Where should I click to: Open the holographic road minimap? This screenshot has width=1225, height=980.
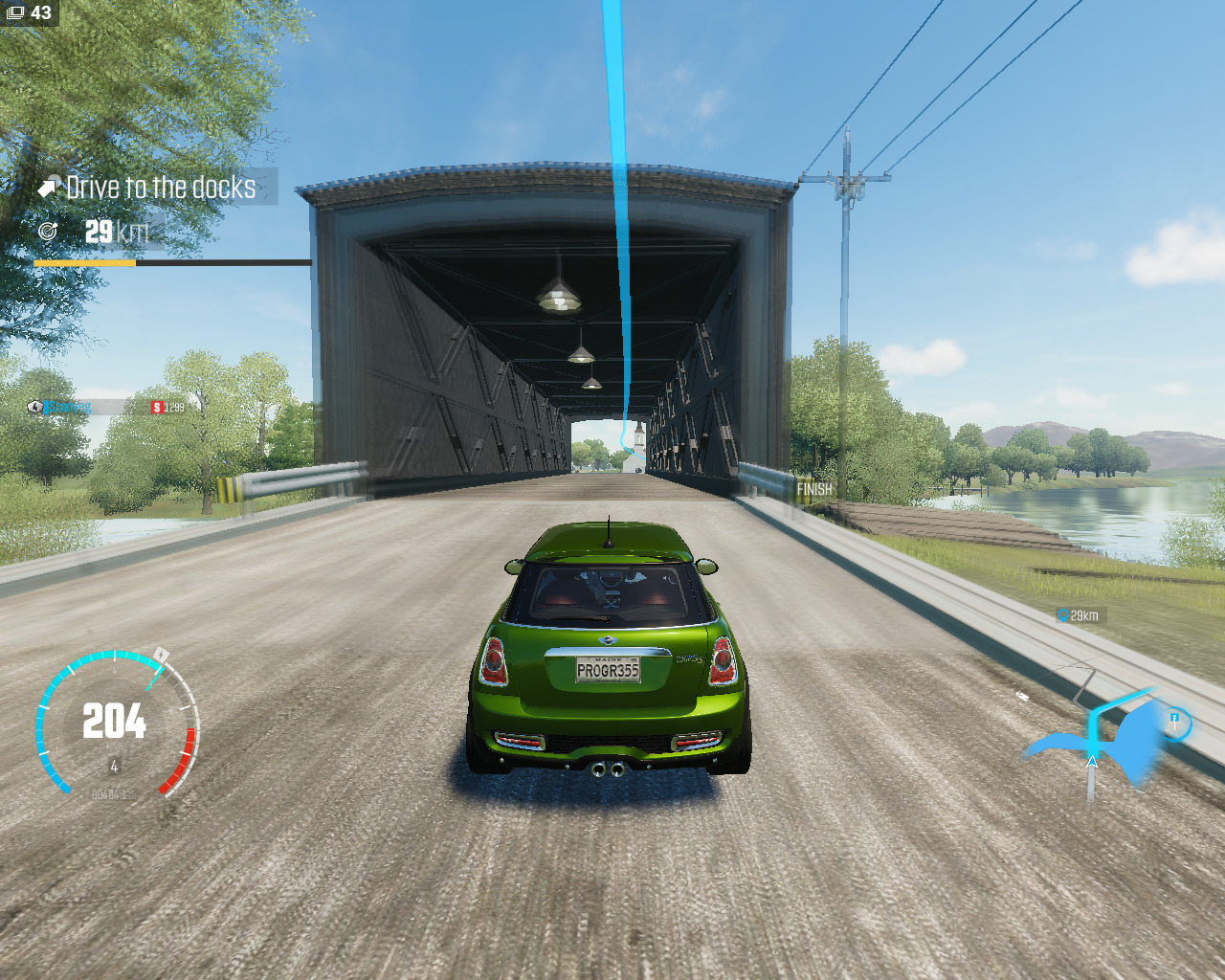point(1101,739)
